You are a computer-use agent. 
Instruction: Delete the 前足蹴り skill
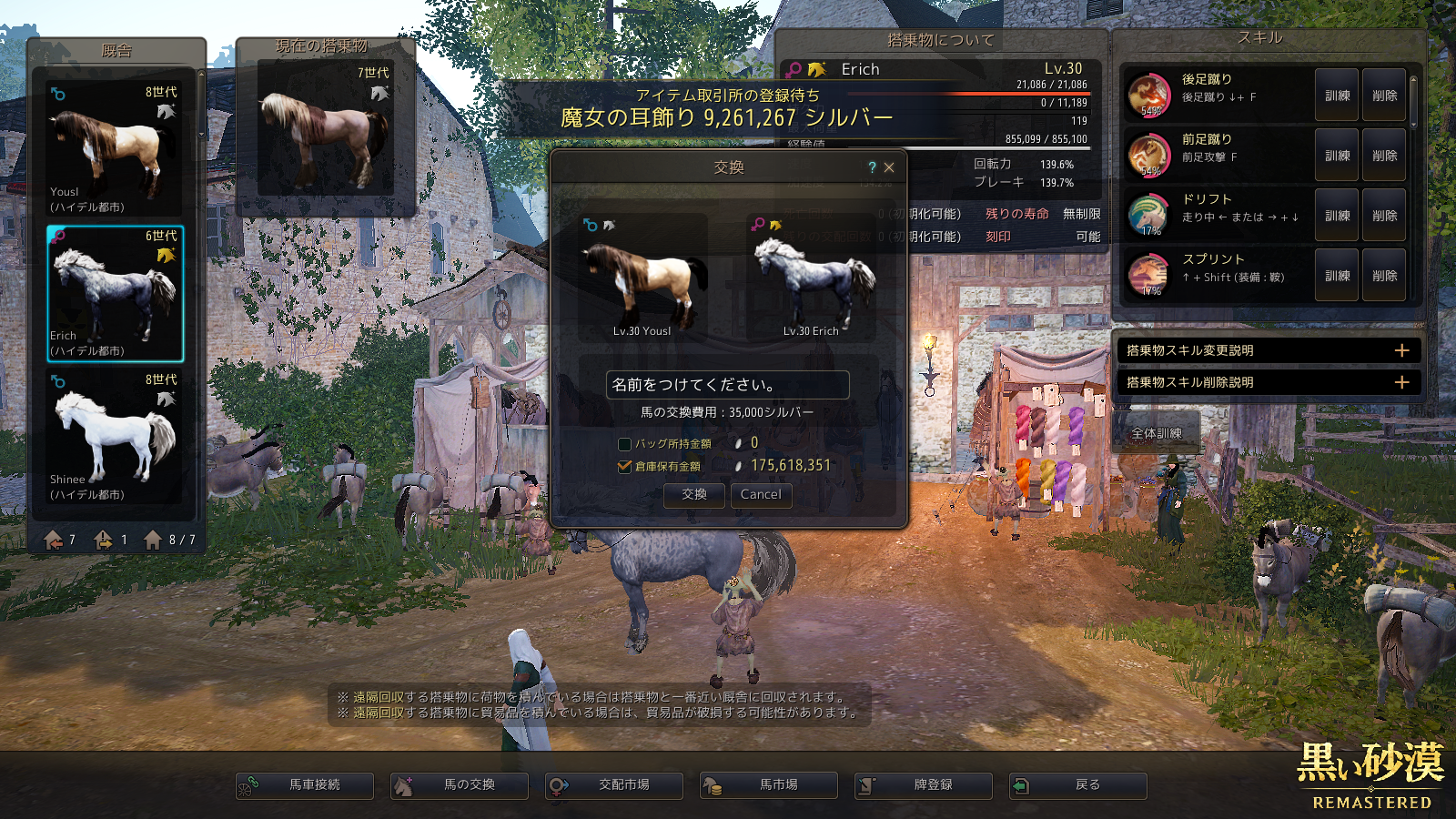[x=1384, y=156]
